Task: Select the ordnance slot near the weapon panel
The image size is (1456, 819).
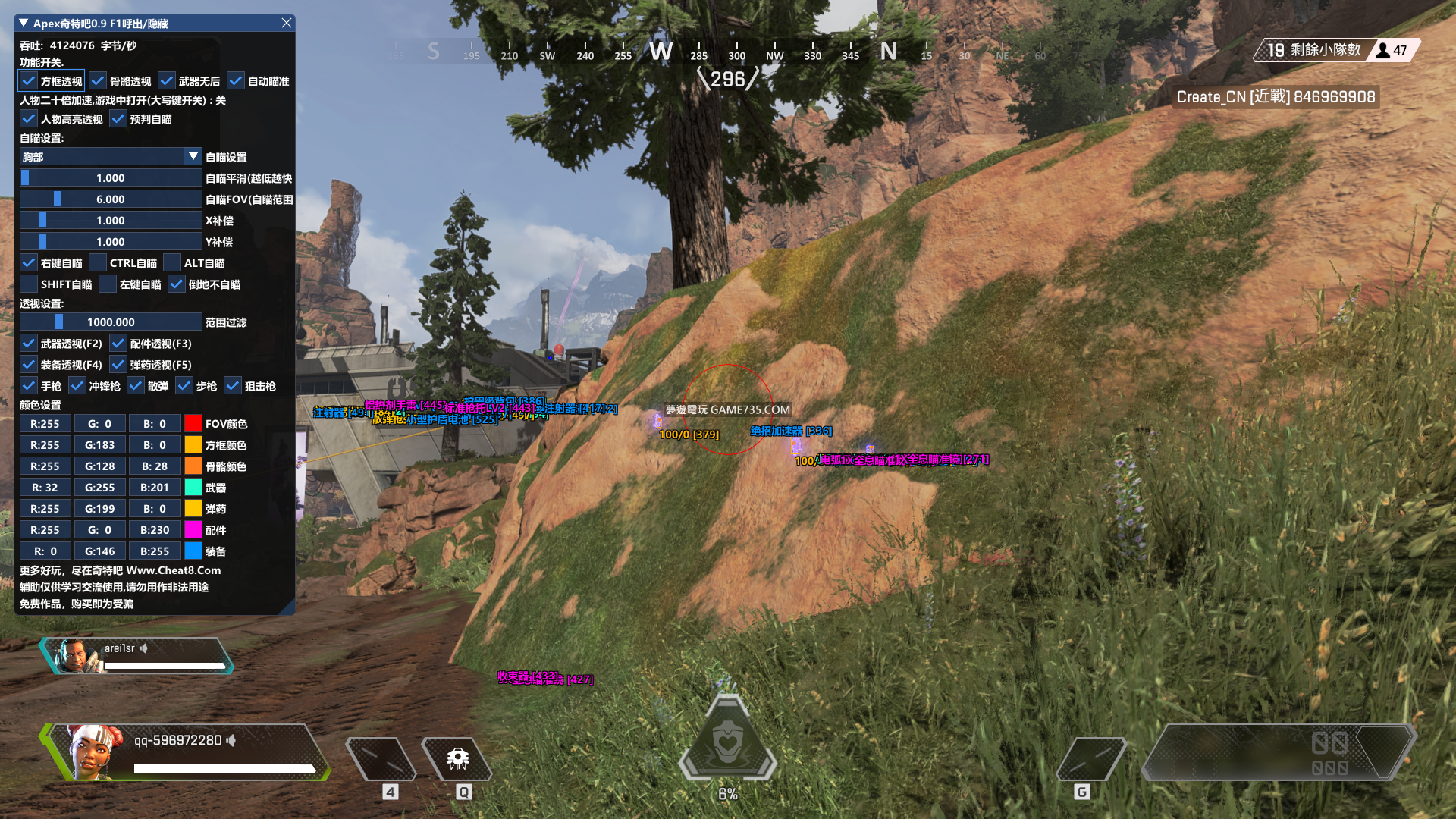Action: tap(1091, 758)
